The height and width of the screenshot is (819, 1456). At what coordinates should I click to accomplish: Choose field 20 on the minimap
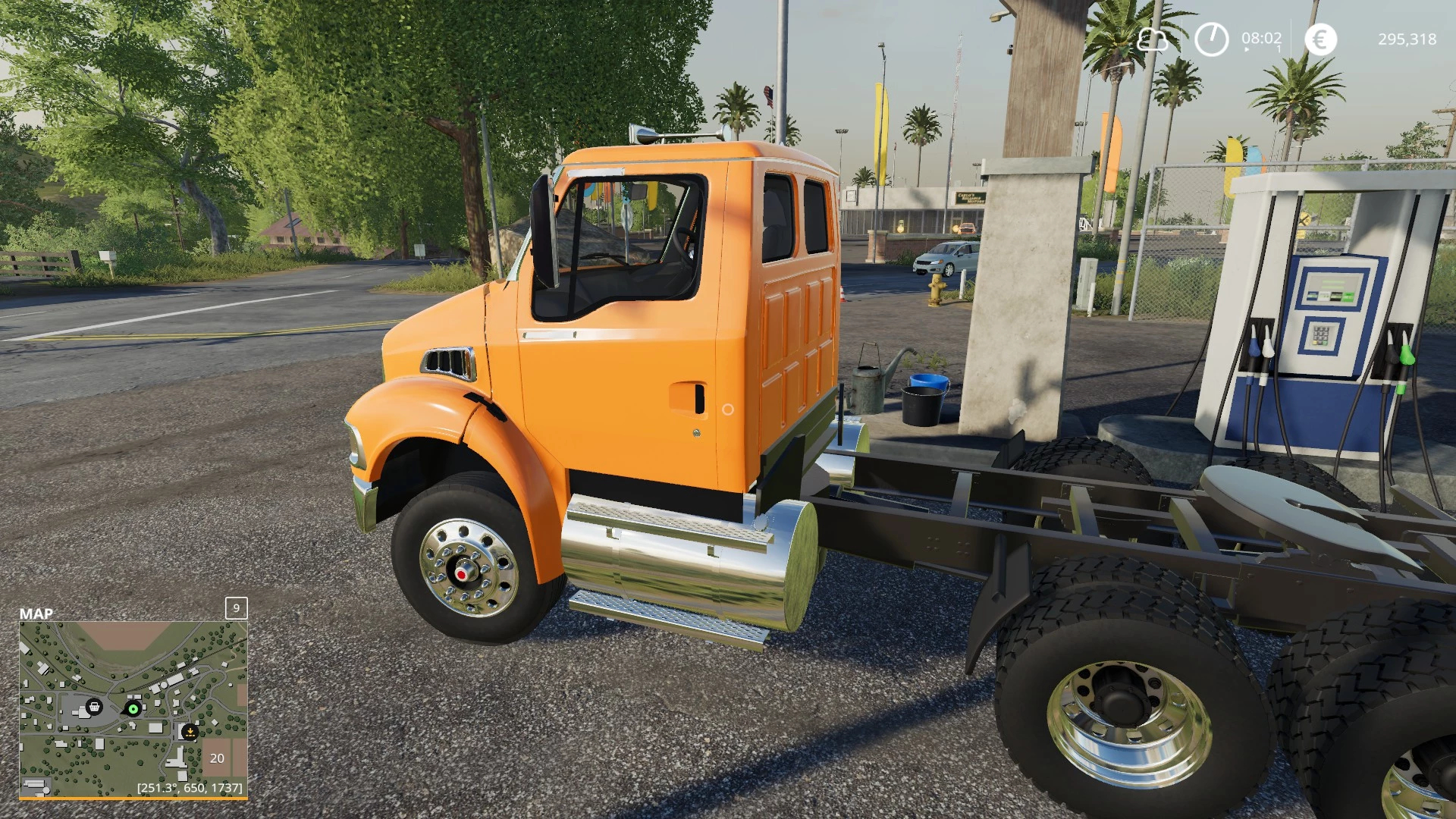217,758
